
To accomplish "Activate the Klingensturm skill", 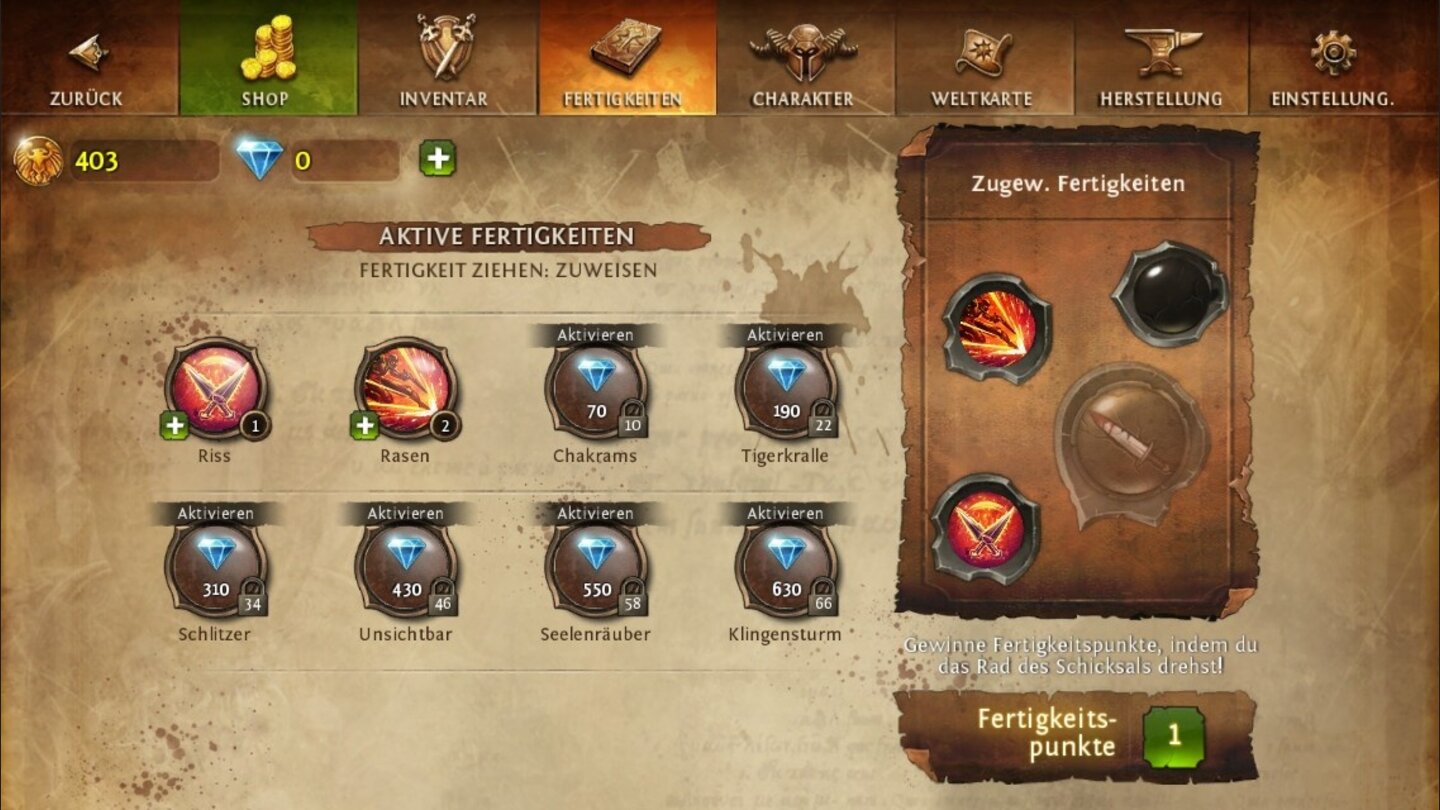I will coord(785,513).
